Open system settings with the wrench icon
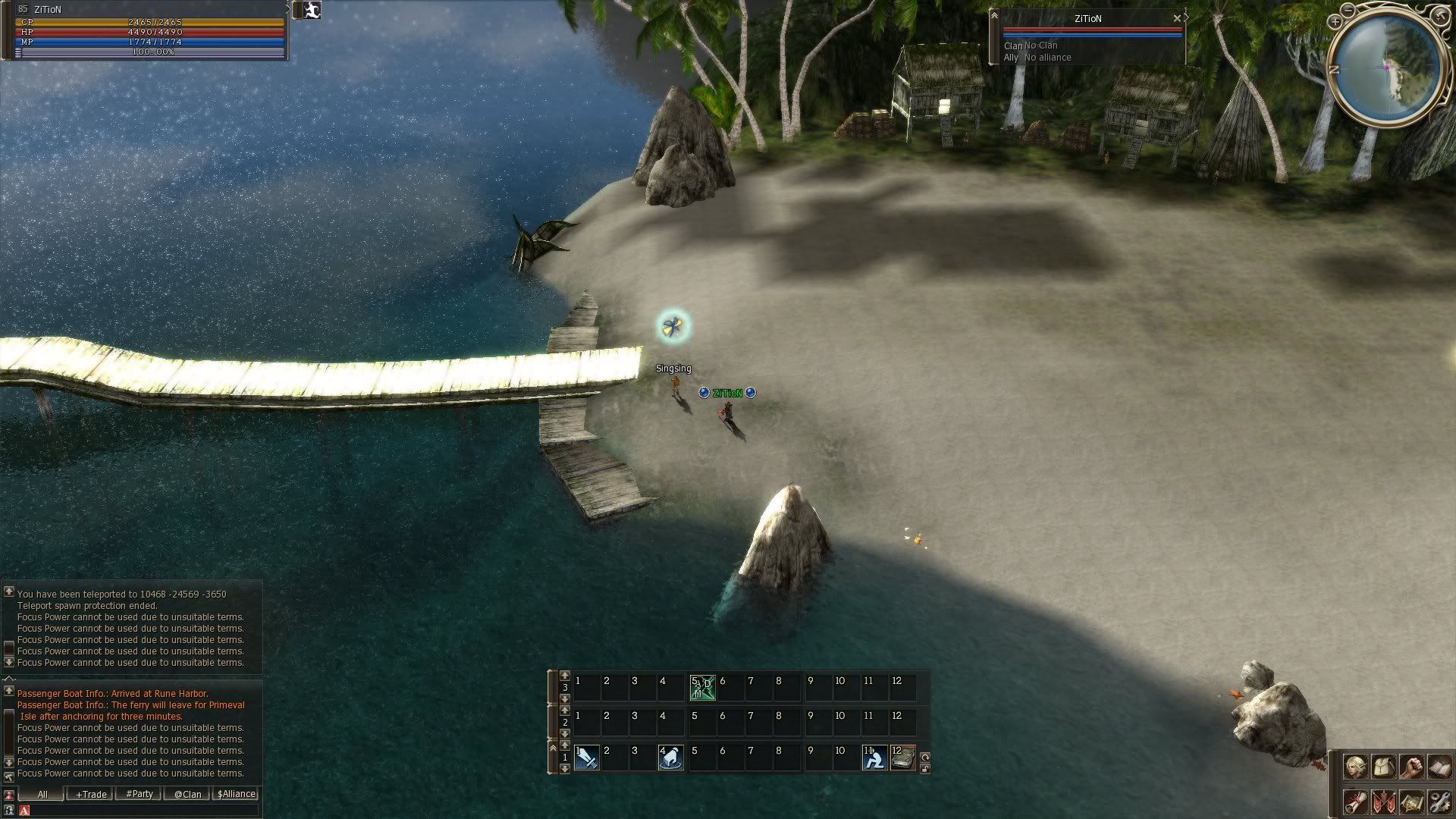The image size is (1456, 819). click(1439, 802)
